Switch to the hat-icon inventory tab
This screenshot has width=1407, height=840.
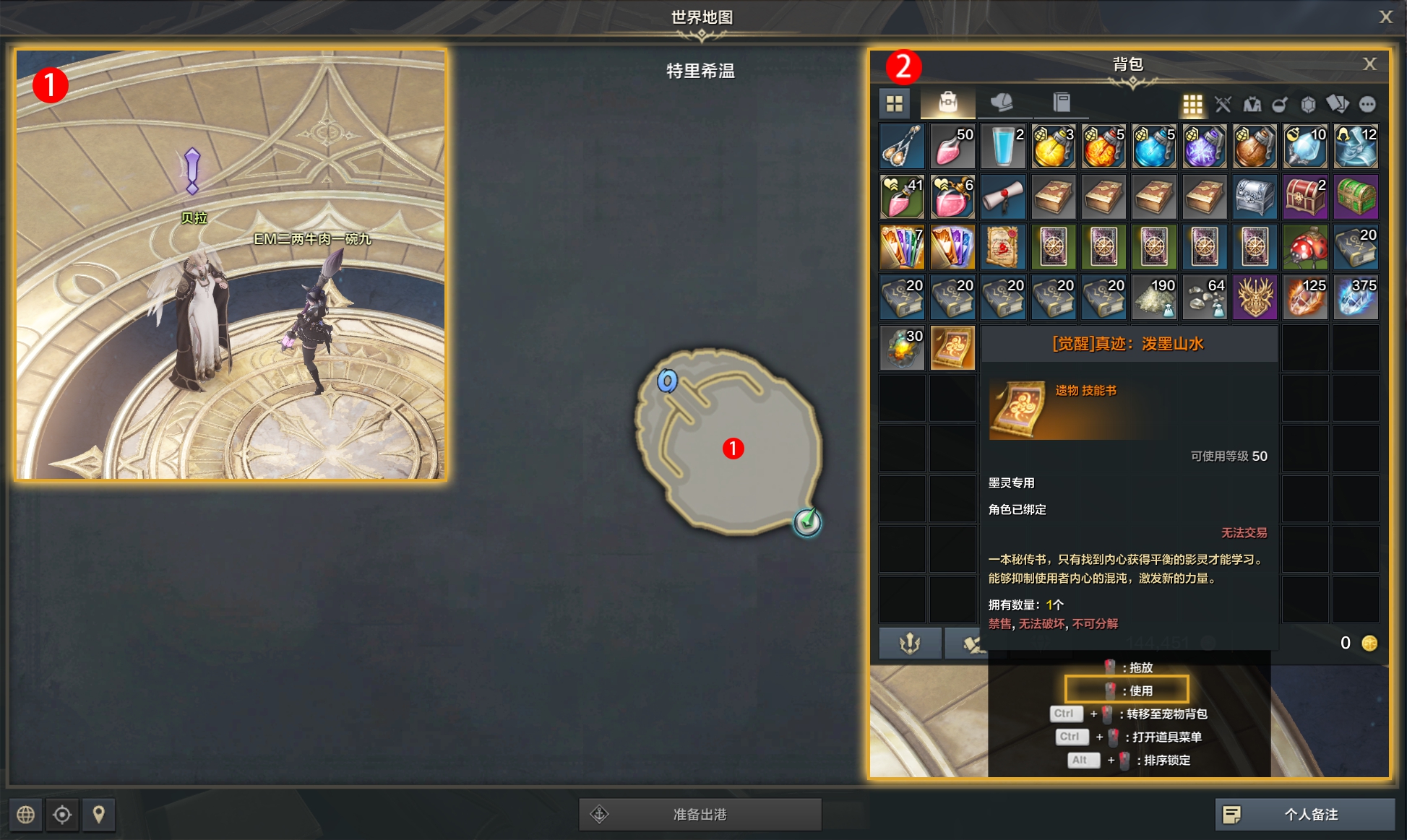tap(1002, 103)
